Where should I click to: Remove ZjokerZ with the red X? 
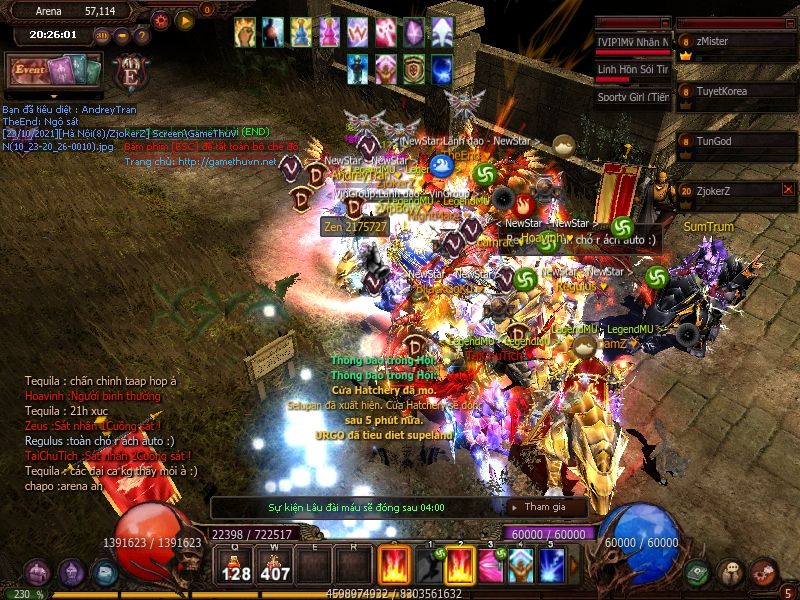click(x=788, y=189)
